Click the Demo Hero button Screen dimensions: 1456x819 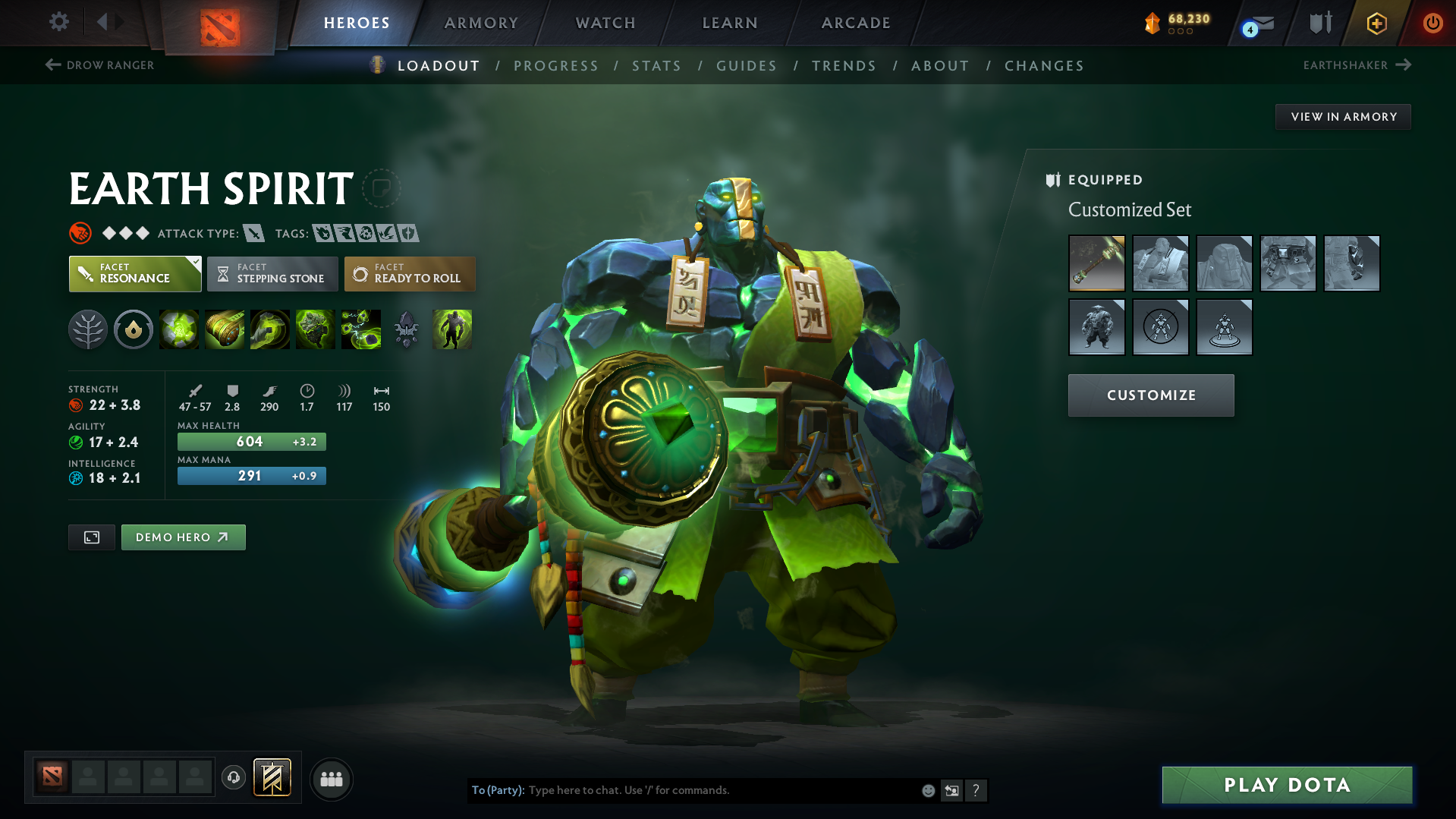pos(183,537)
